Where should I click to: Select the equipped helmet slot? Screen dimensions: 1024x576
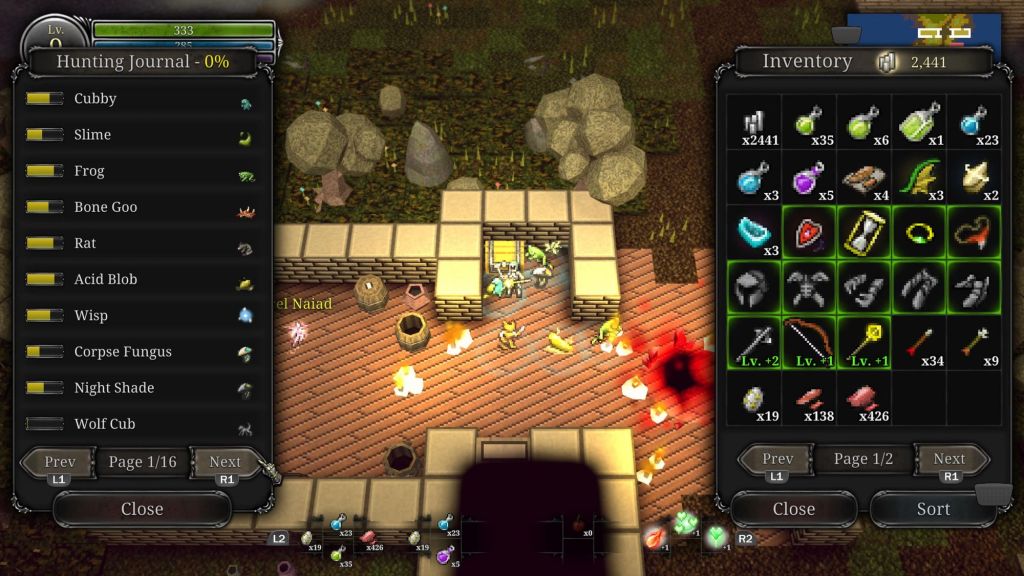coord(753,289)
